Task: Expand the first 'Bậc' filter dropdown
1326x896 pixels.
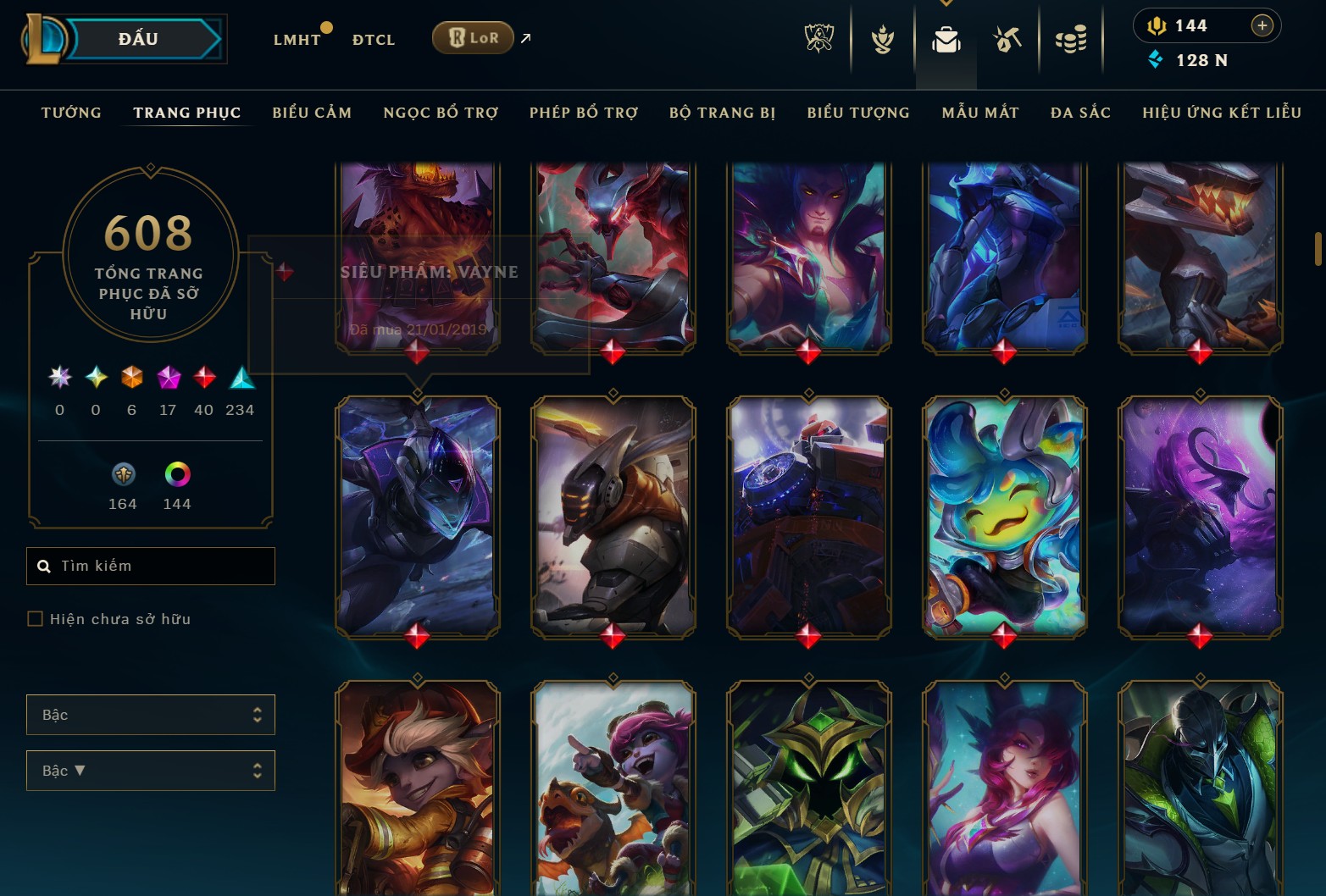Action: pos(151,715)
